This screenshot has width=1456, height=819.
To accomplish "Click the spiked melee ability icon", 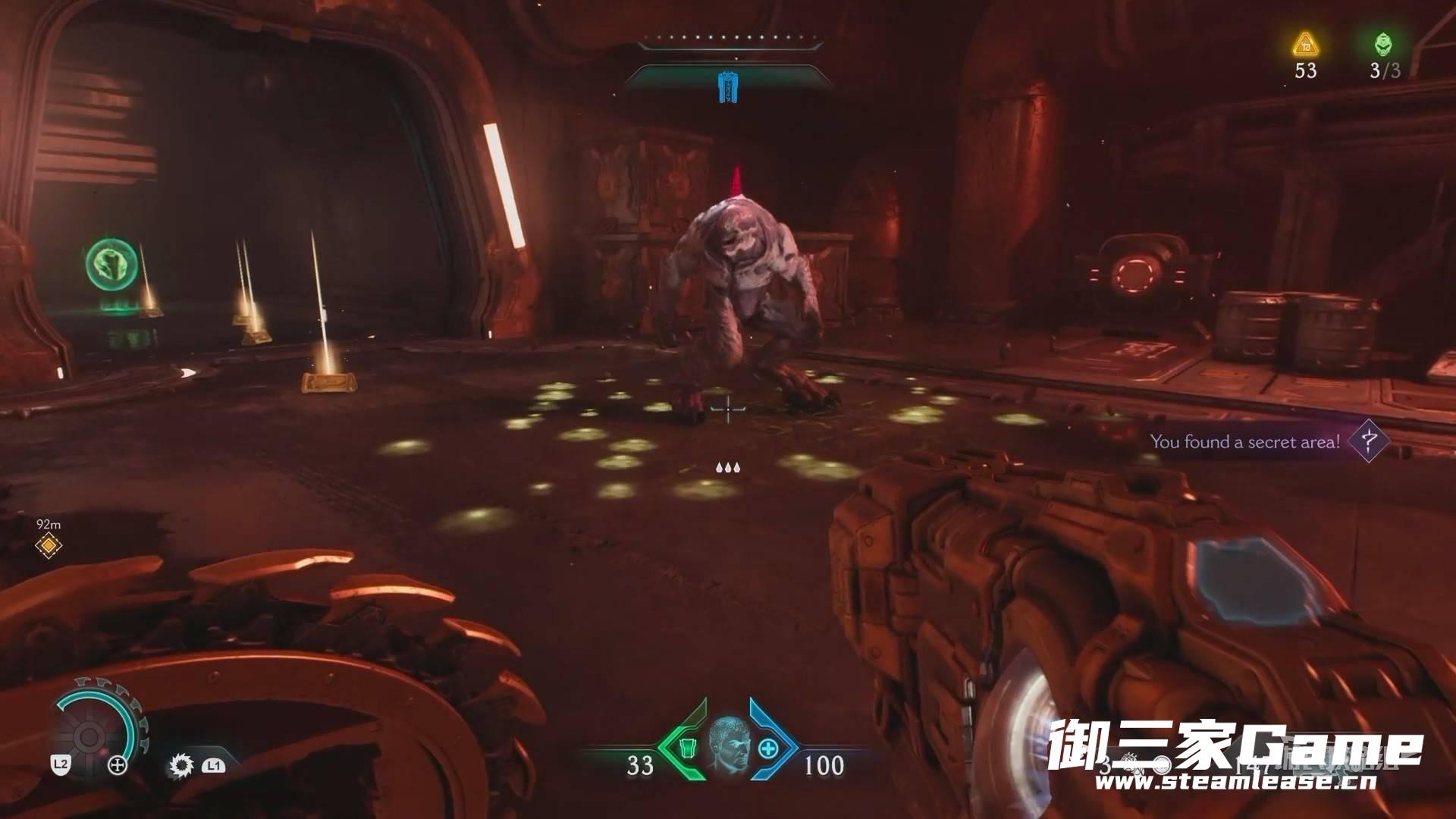I will pos(181,765).
